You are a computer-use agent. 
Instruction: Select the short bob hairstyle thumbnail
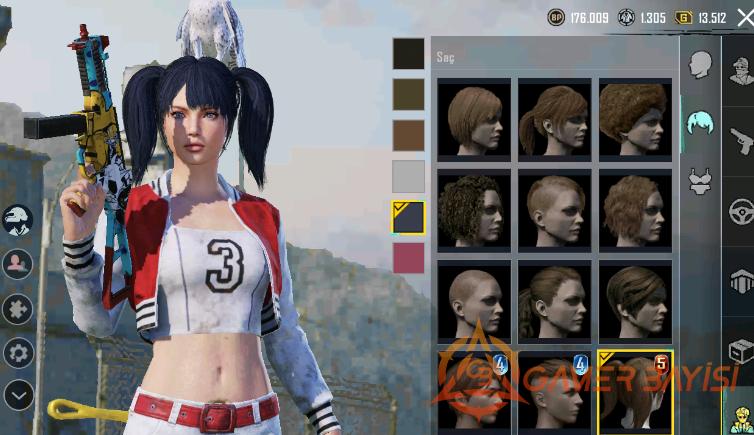point(473,118)
